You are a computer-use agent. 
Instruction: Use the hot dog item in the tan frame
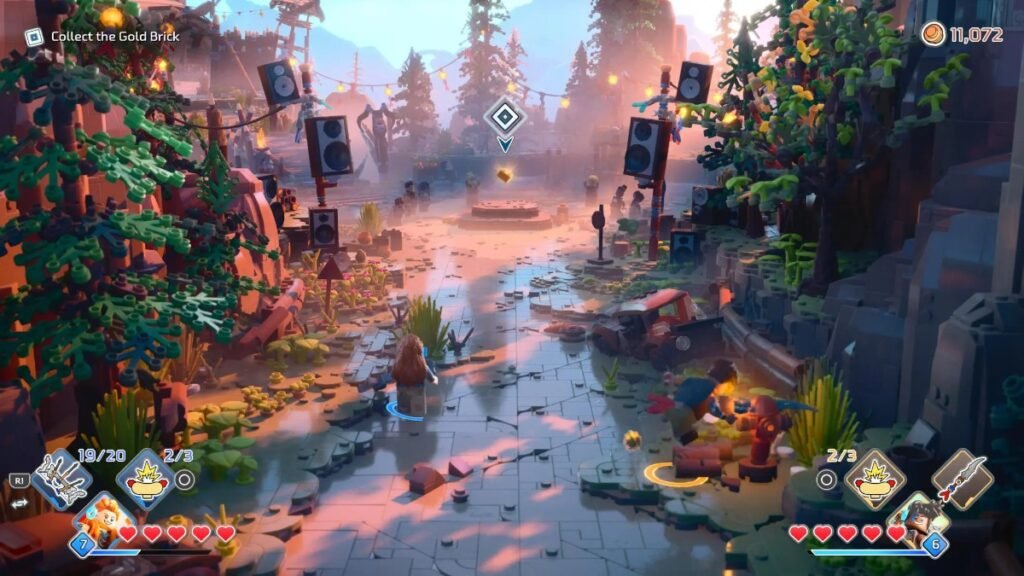[x=875, y=478]
